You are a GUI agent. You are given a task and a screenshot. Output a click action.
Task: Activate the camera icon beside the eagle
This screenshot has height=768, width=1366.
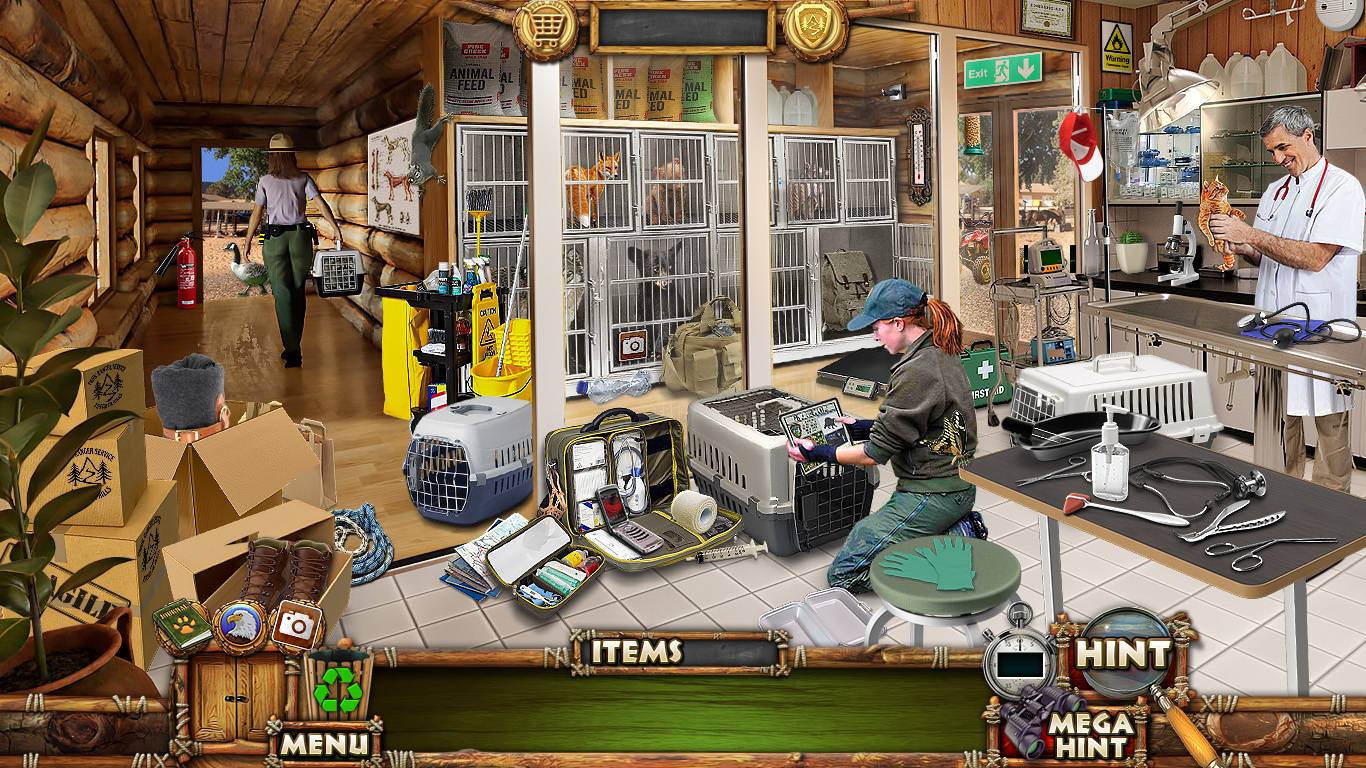click(x=297, y=625)
